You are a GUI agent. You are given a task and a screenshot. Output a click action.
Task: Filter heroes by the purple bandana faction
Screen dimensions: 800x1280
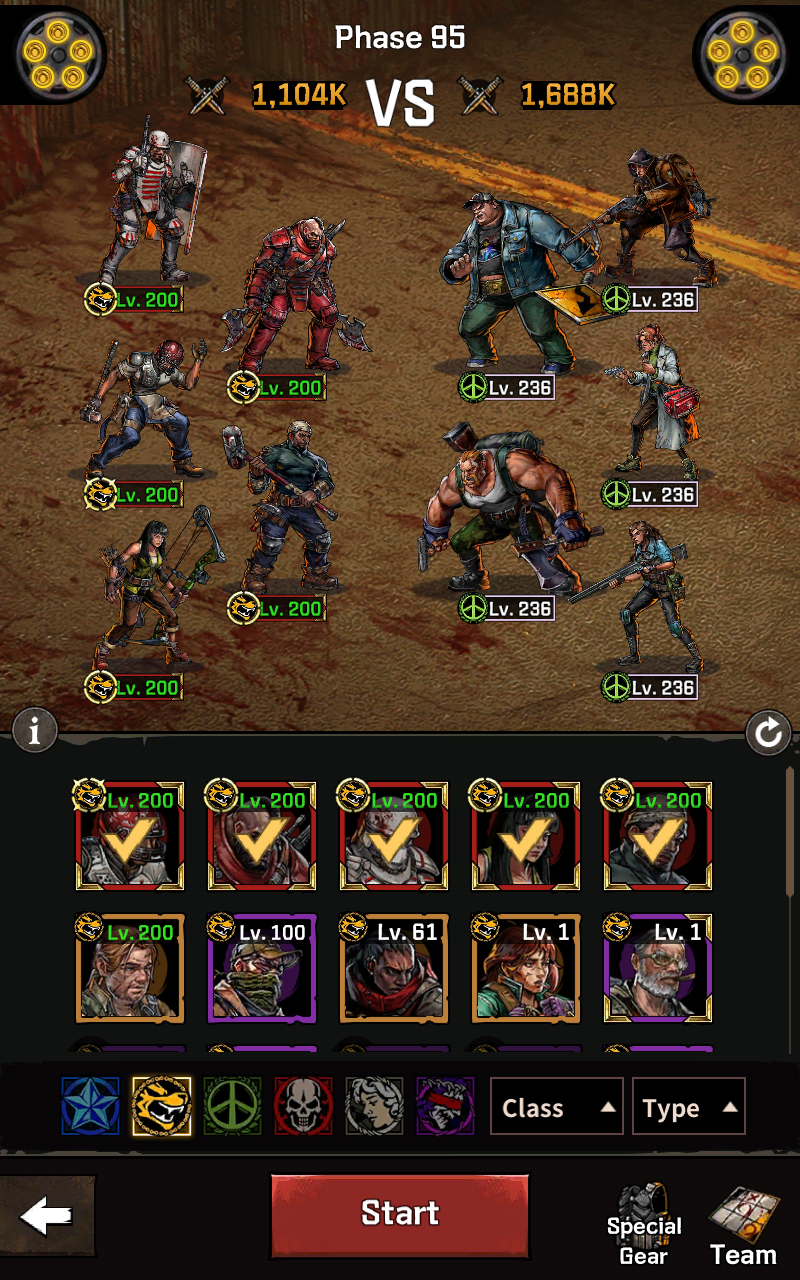tap(446, 1106)
